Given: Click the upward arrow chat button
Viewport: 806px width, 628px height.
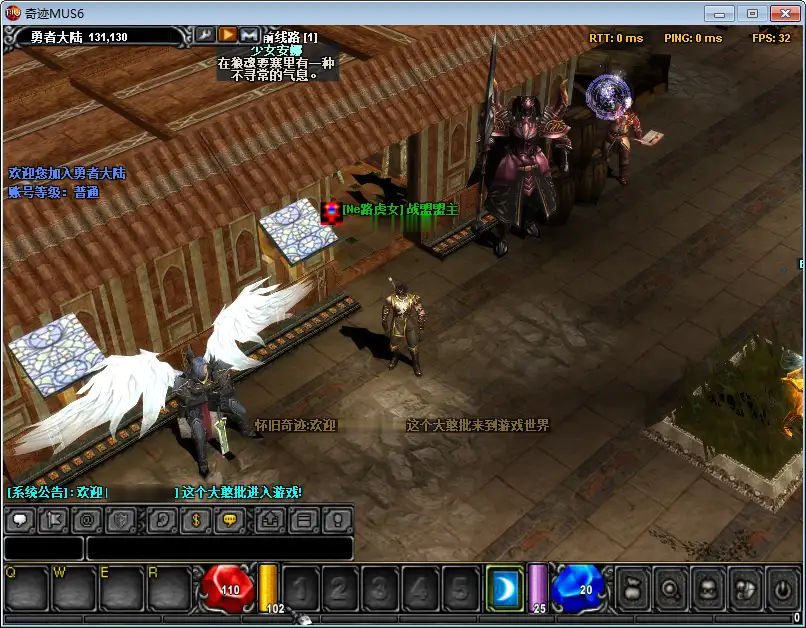Looking at the screenshot, I should [x=271, y=520].
